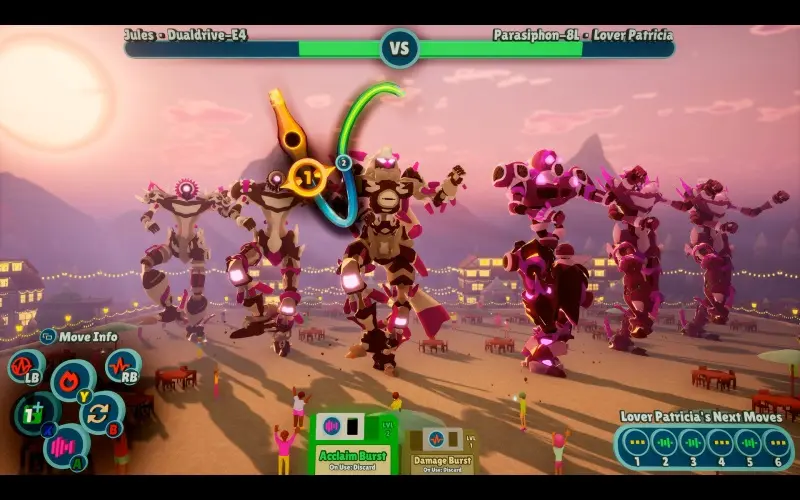Inspect Lover Patricia's next move number 6
Screen dimensions: 800x500
(x=776, y=442)
